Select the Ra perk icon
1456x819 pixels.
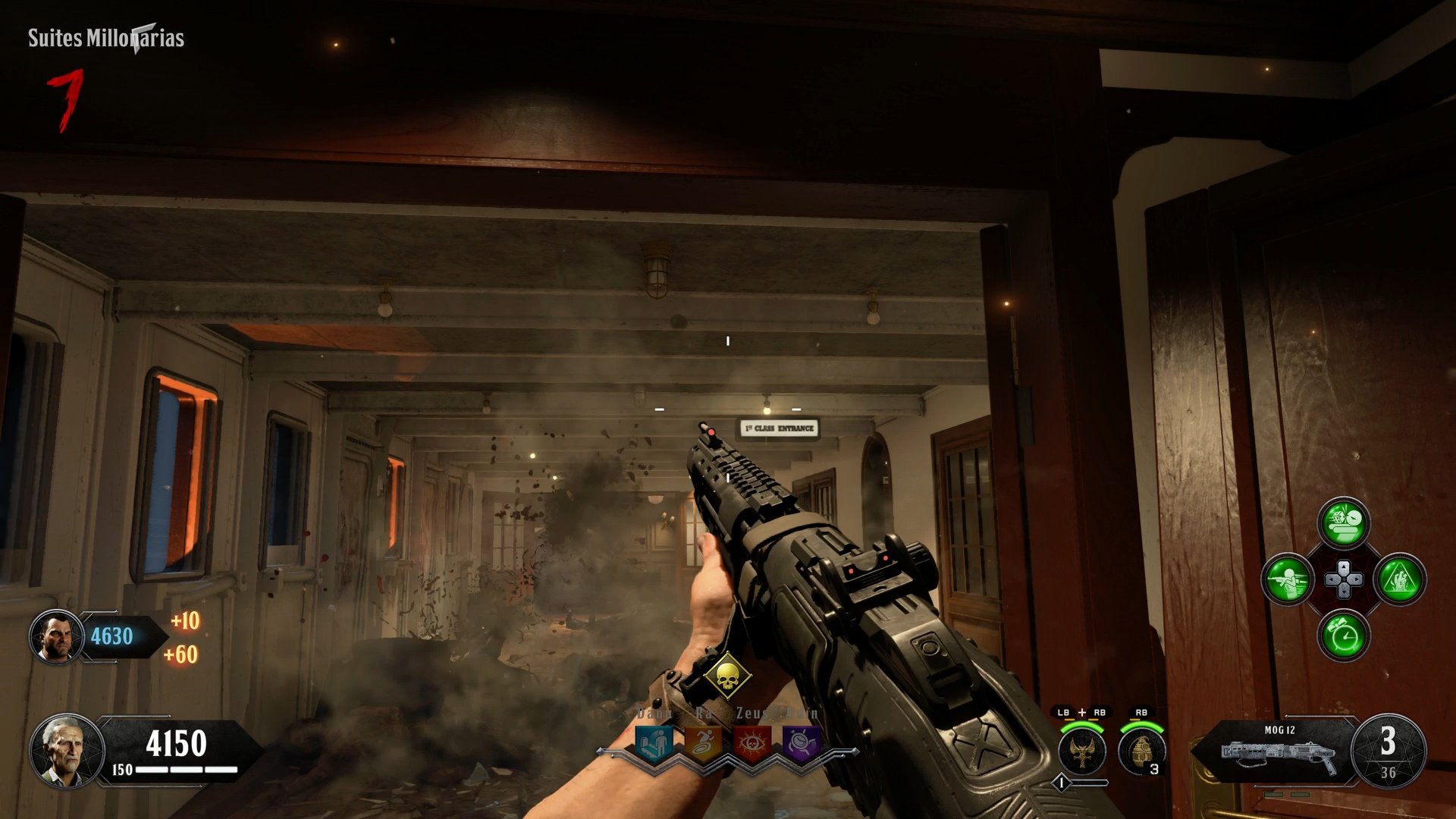(704, 742)
